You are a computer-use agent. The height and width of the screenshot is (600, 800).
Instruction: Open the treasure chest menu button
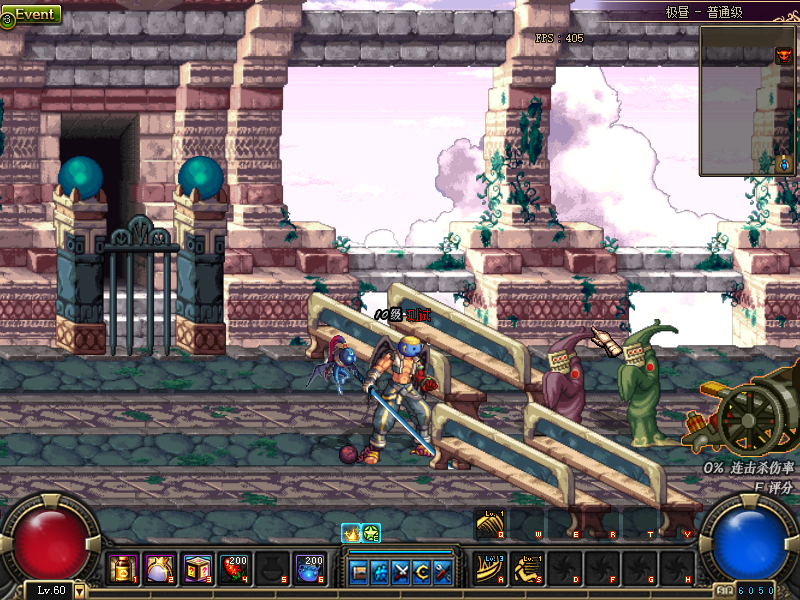click(x=359, y=572)
